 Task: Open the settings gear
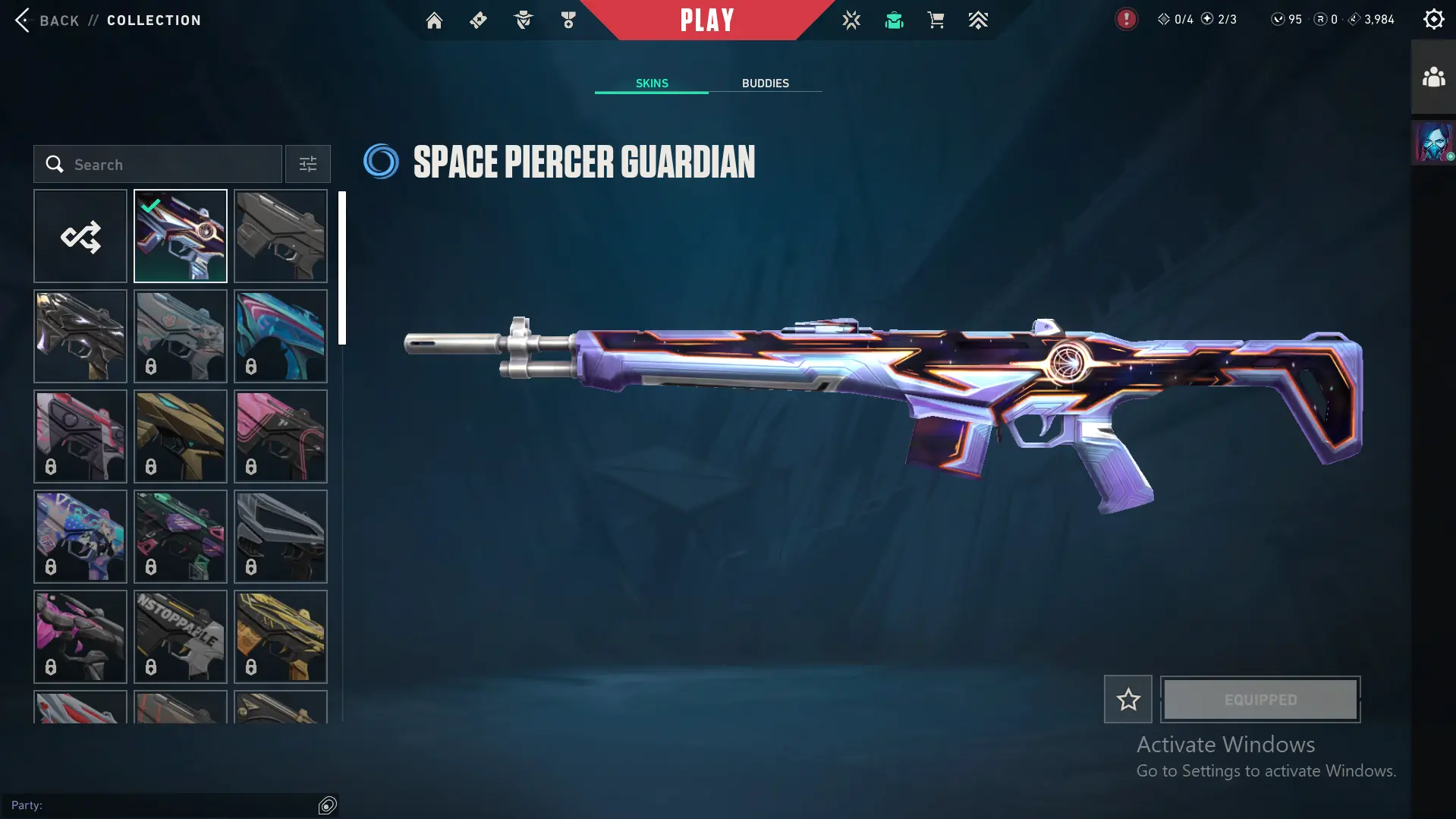click(x=1433, y=20)
